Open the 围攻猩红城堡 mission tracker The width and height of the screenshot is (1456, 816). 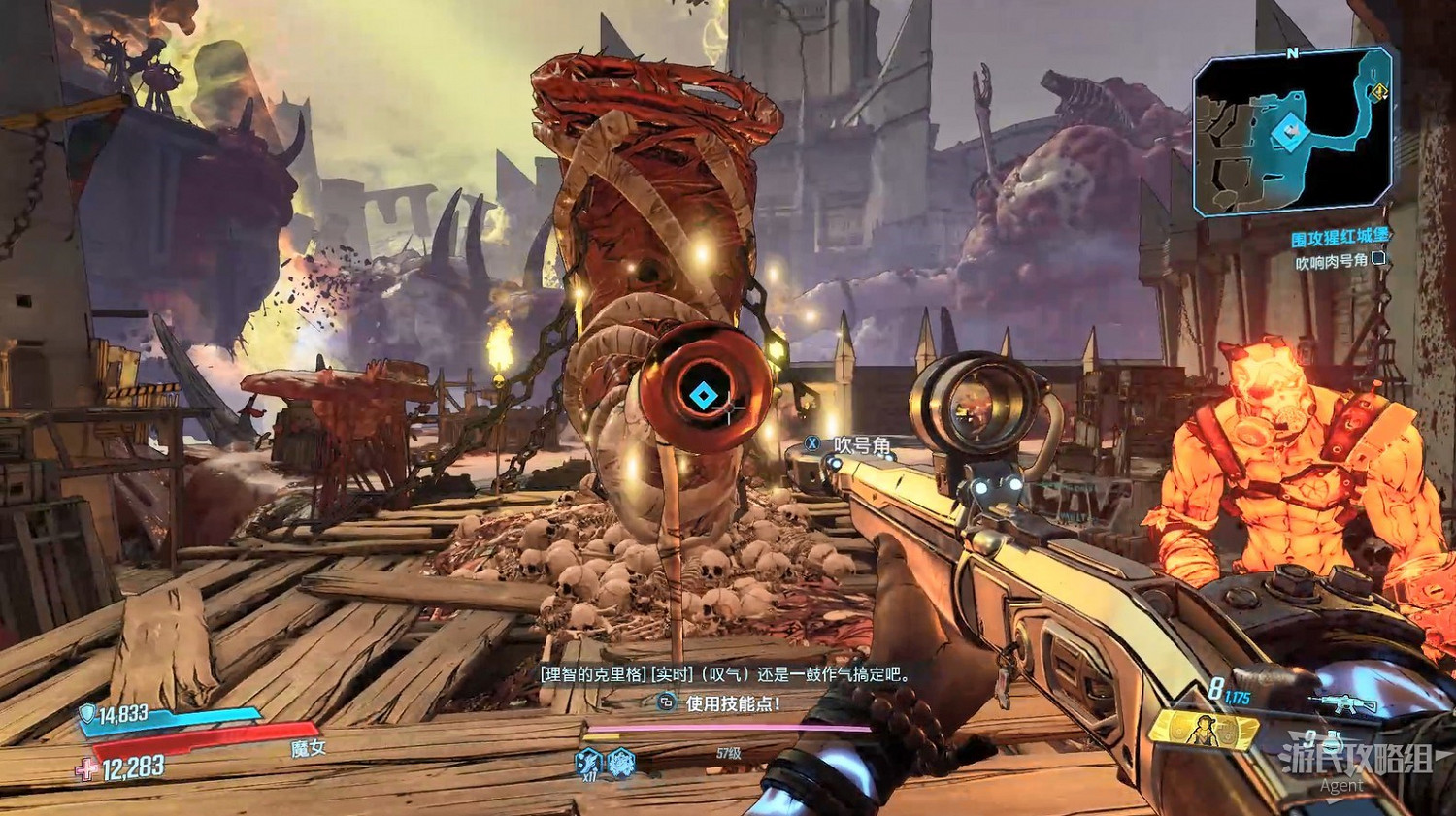point(1340,238)
